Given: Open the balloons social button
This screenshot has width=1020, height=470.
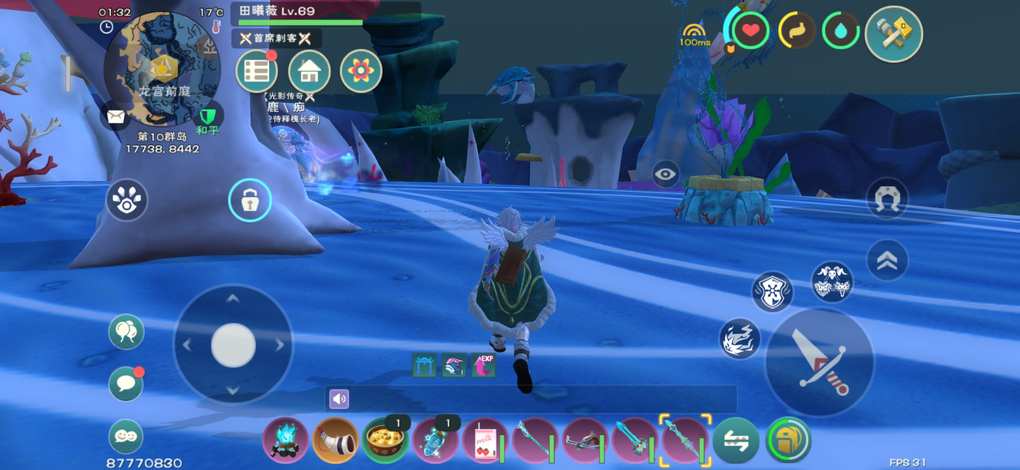Looking at the screenshot, I should (126, 331).
